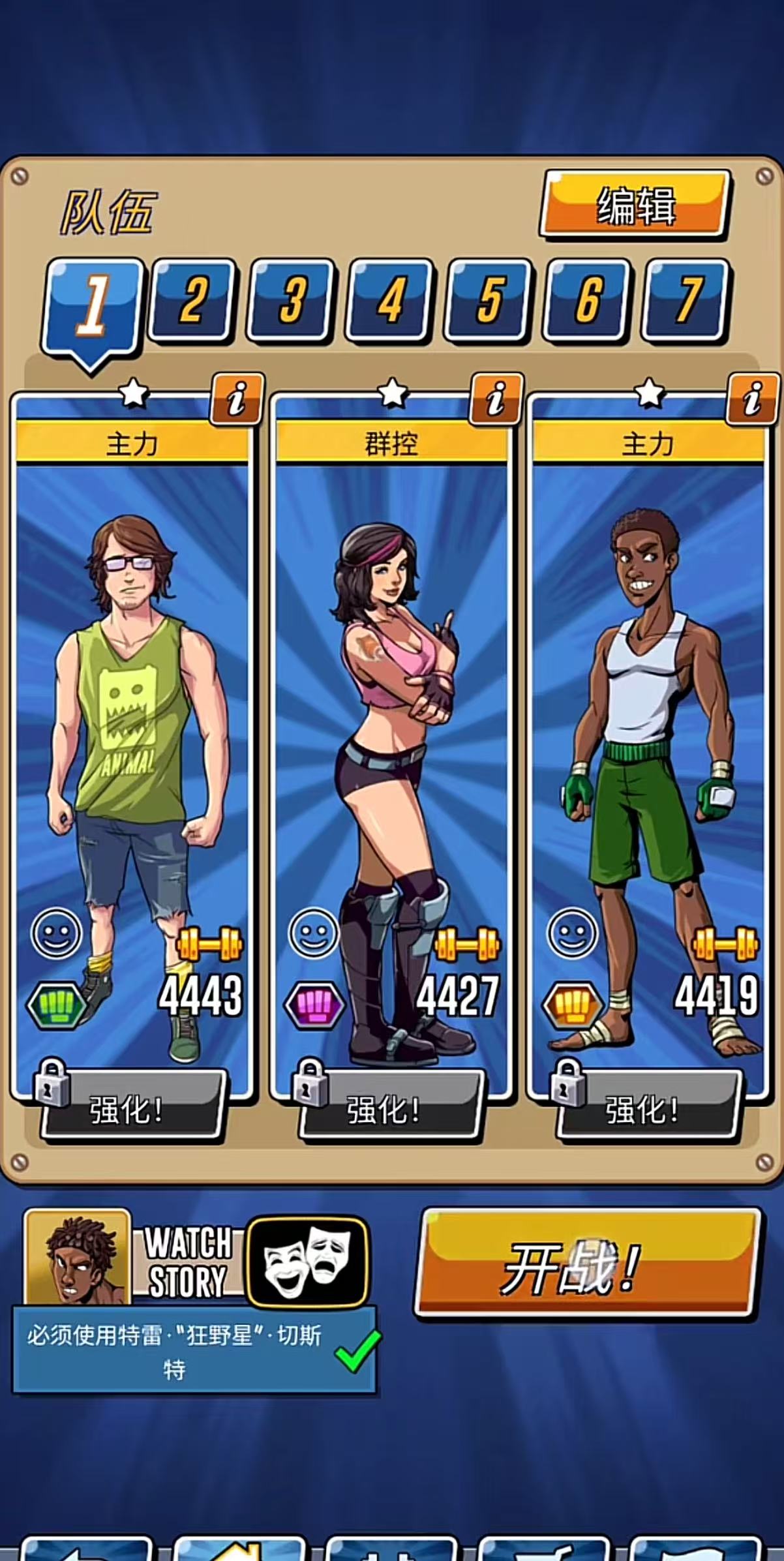Choose team slot 5
Screen dimensions: 784x1561
[x=489, y=299]
